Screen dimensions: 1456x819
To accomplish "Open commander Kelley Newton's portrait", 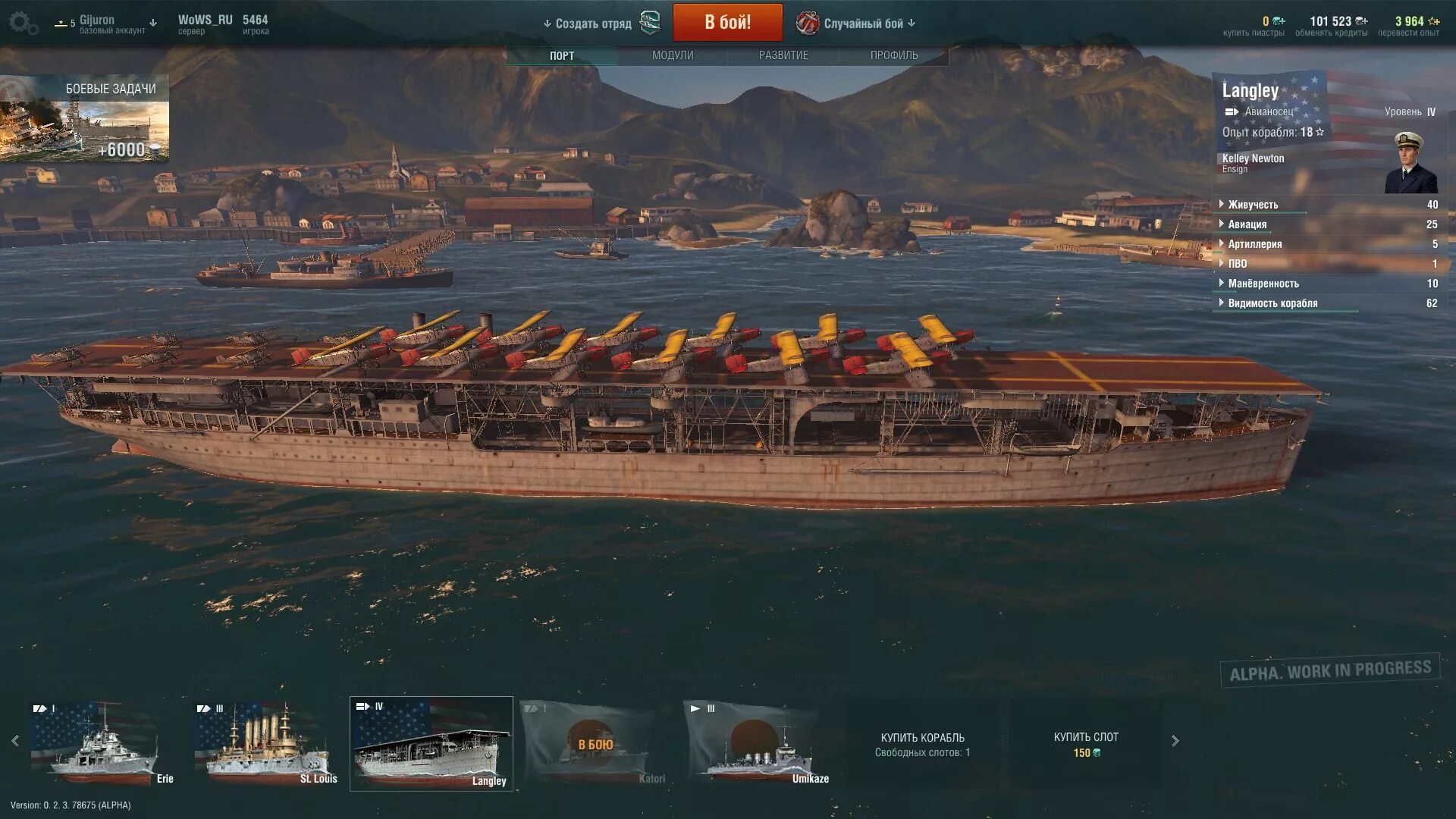I will [x=1410, y=164].
